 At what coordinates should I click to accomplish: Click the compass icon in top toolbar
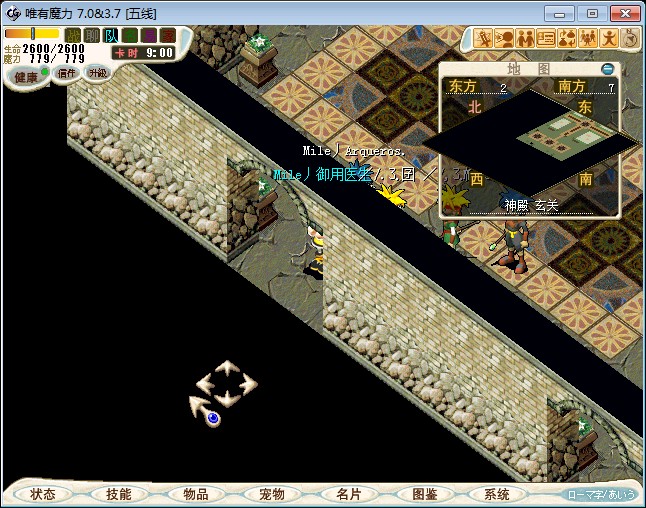click(631, 39)
